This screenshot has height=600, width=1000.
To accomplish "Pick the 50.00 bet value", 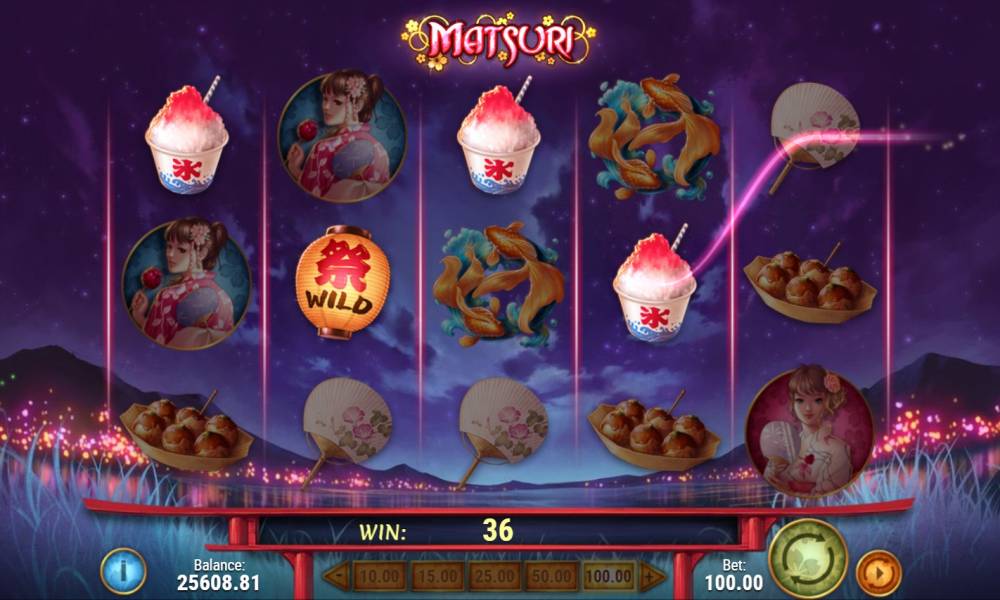I will click(x=551, y=576).
